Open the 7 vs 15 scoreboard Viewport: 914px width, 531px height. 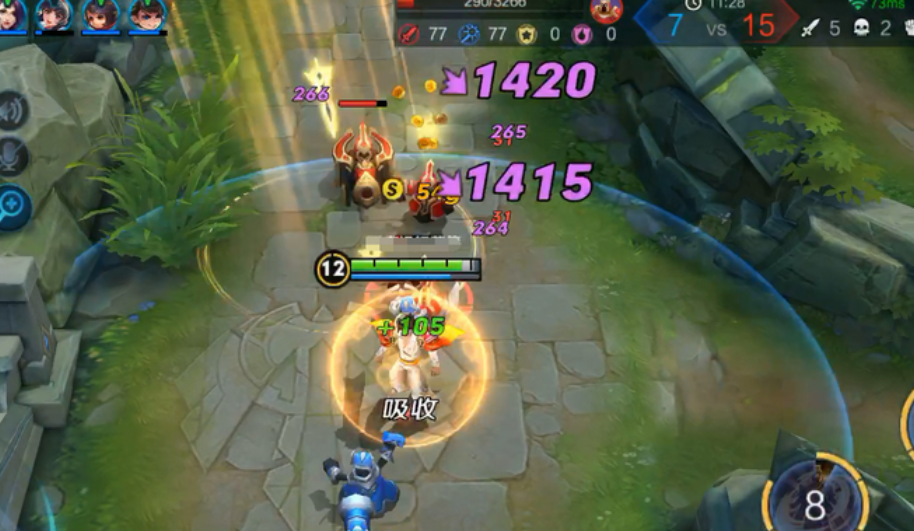coord(716,25)
